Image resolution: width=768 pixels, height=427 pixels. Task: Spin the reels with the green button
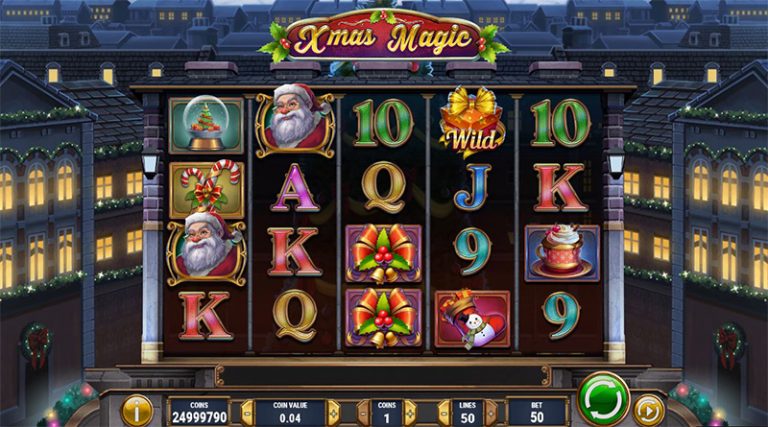pyautogui.click(x=603, y=397)
